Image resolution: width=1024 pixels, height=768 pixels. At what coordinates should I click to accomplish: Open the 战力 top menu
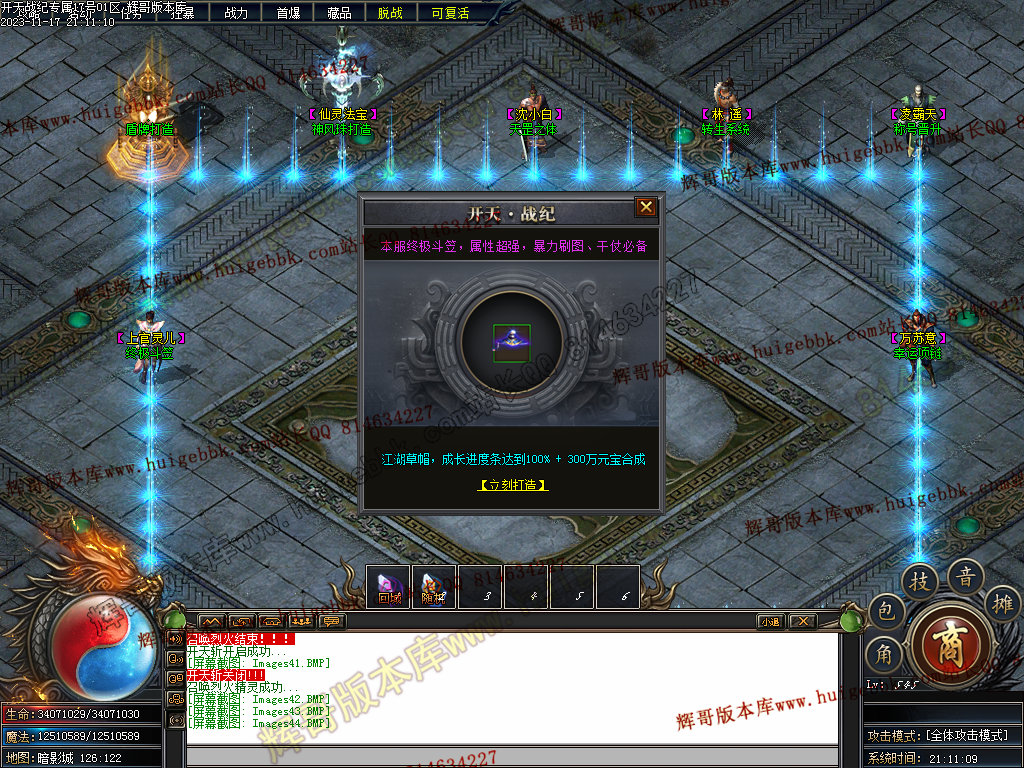pos(236,13)
